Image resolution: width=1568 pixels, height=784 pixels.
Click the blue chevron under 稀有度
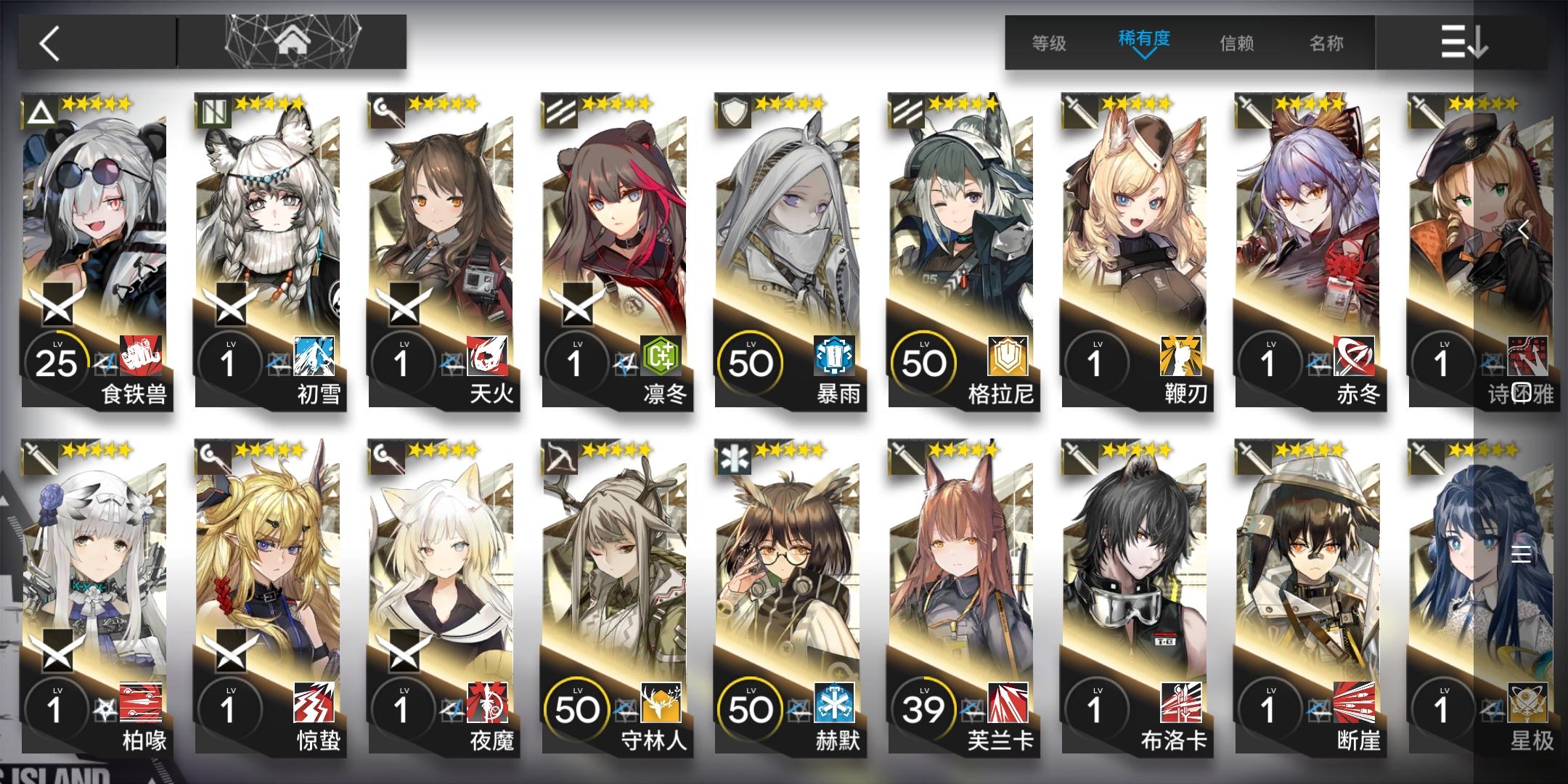click(1145, 54)
